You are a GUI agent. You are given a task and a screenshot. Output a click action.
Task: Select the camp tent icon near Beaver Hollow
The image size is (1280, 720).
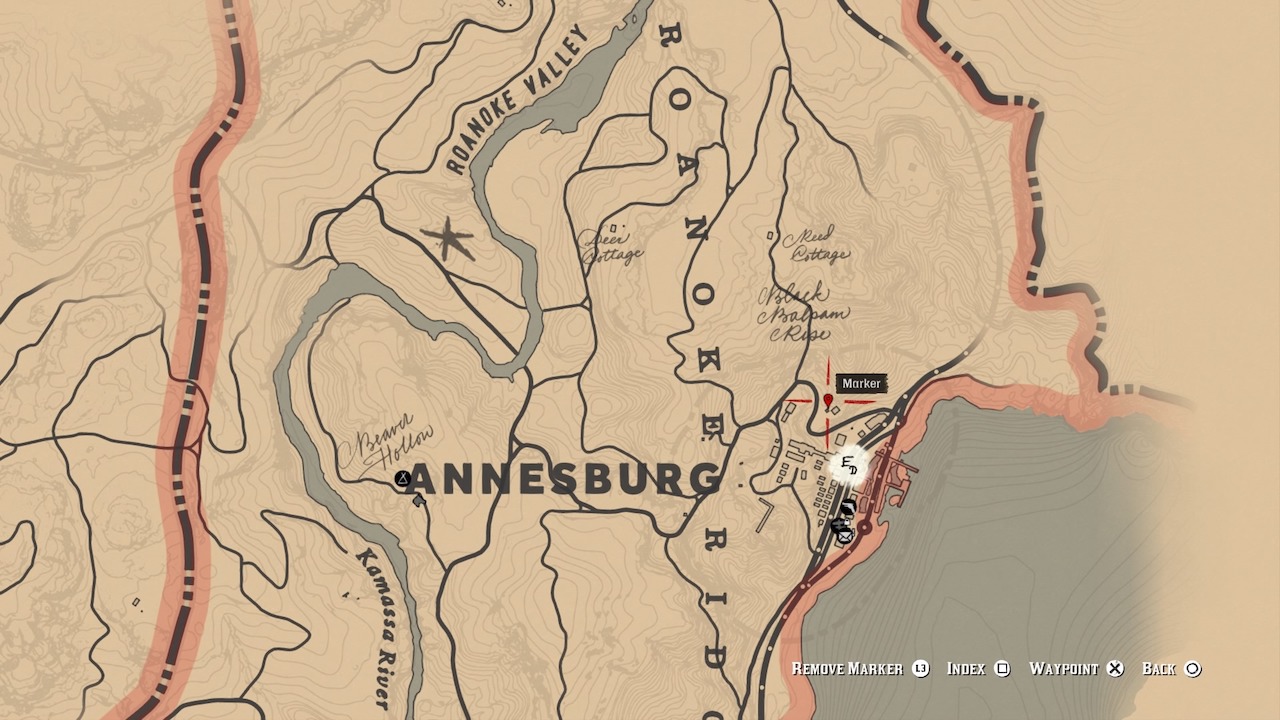tap(402, 478)
